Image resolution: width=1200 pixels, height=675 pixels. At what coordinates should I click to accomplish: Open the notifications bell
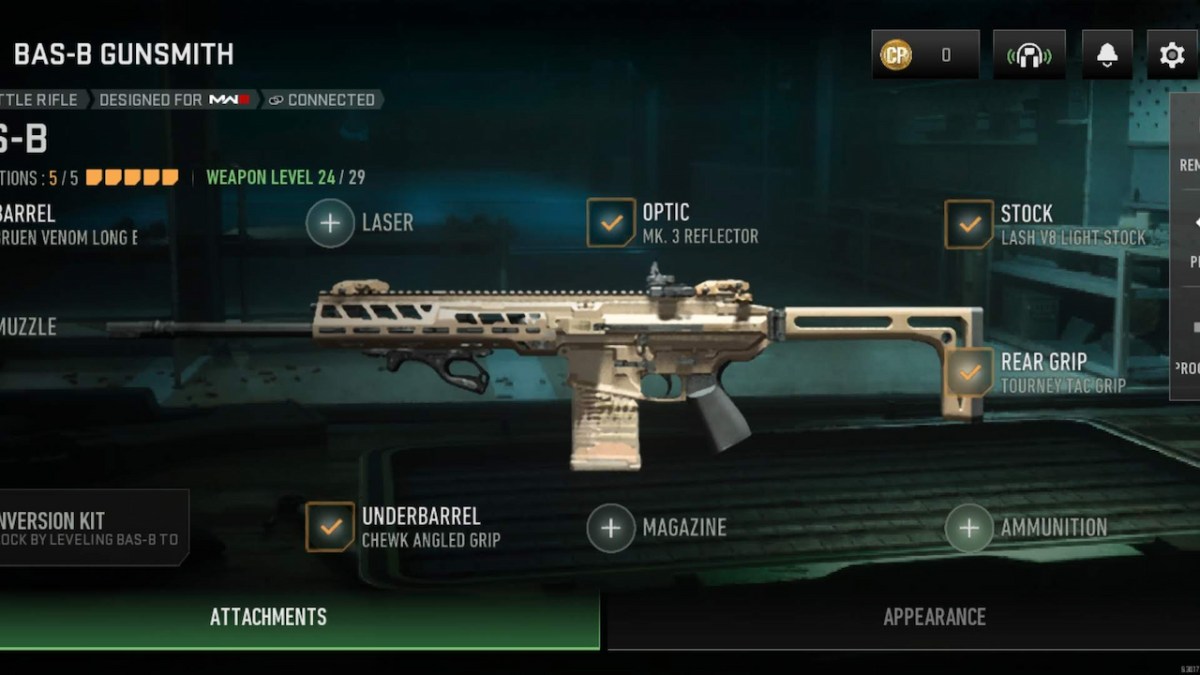point(1107,55)
